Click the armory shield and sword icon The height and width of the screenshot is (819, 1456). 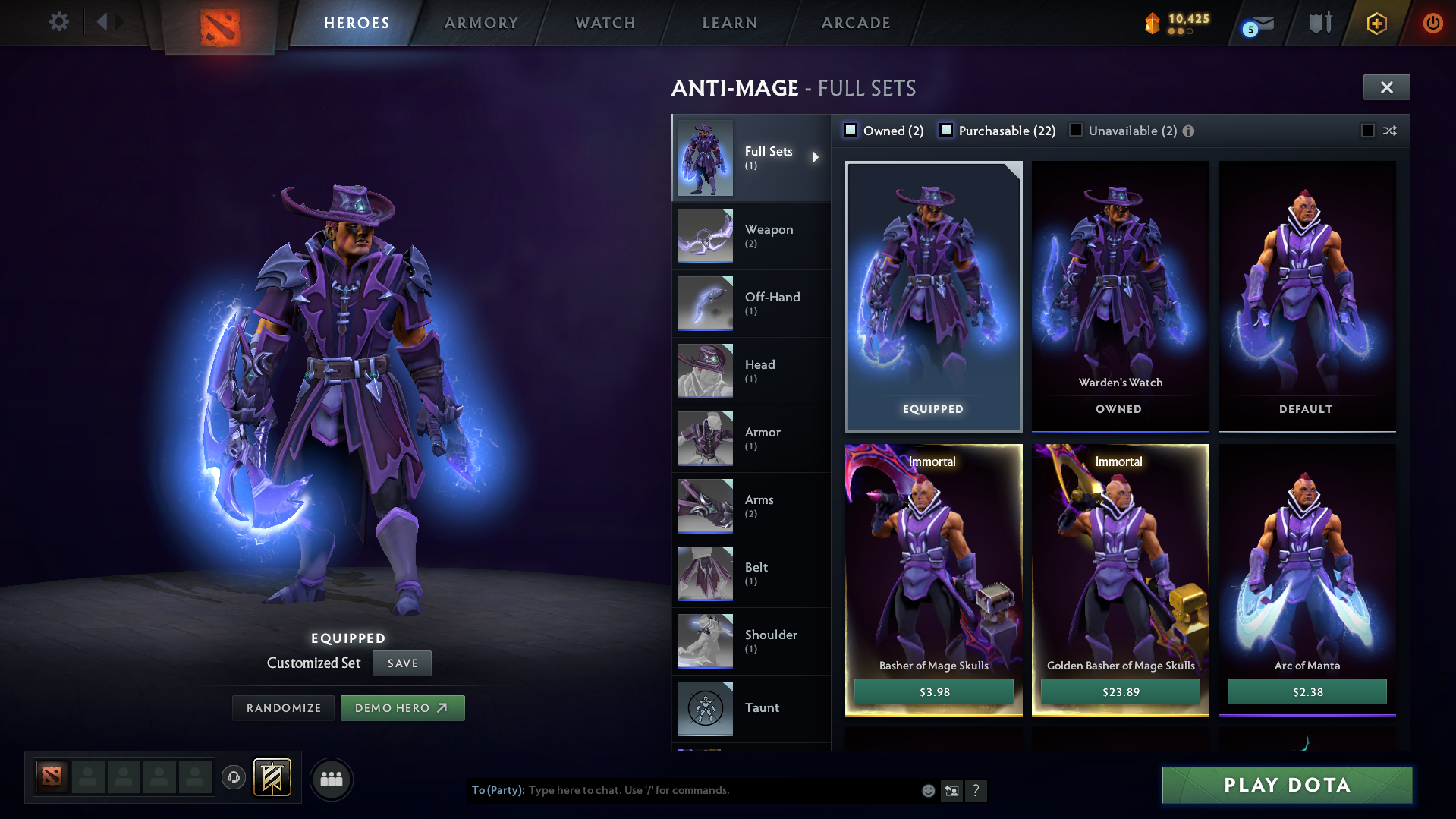[x=1320, y=22]
